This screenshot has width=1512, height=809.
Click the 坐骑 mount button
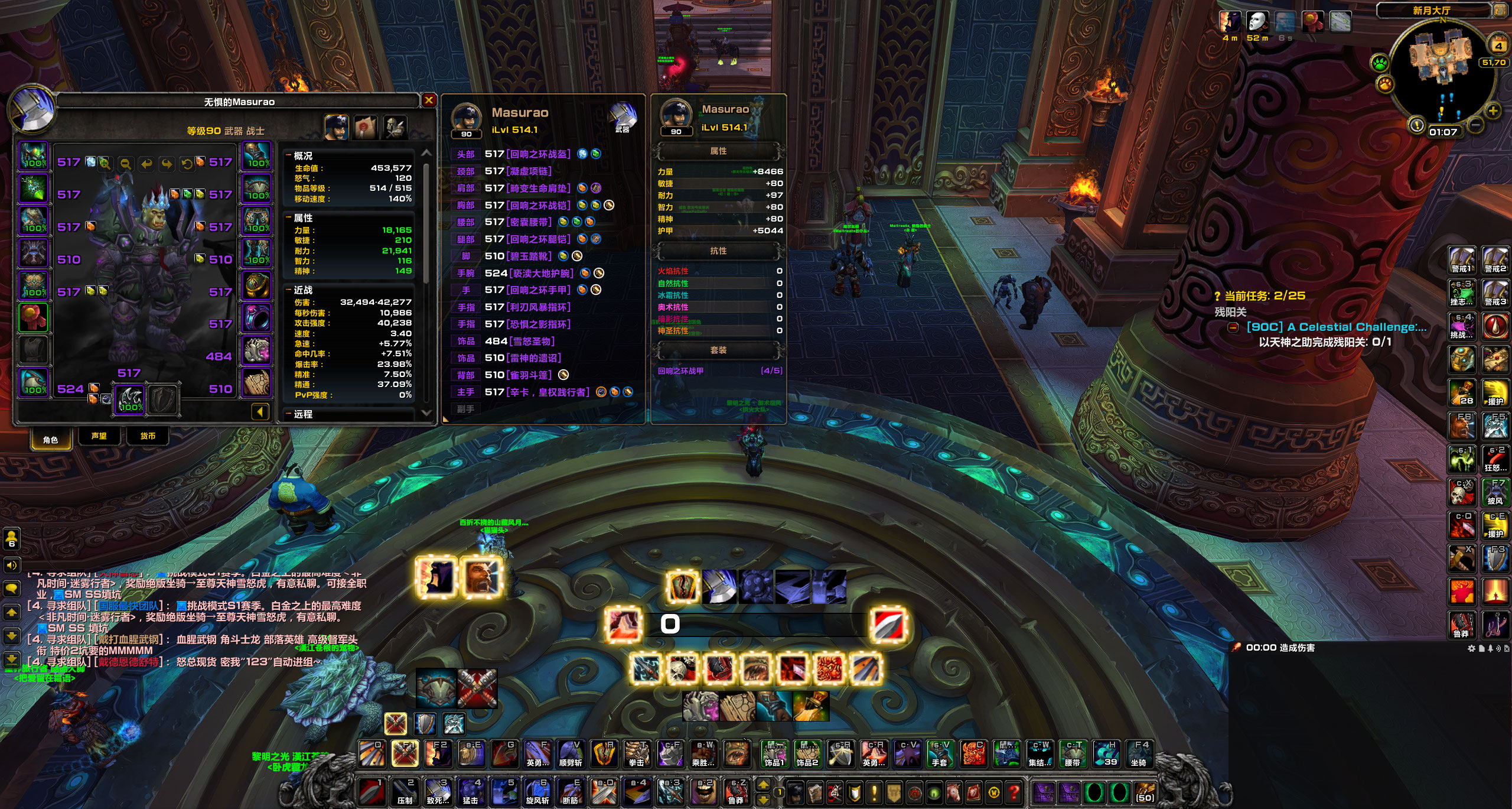click(1139, 754)
